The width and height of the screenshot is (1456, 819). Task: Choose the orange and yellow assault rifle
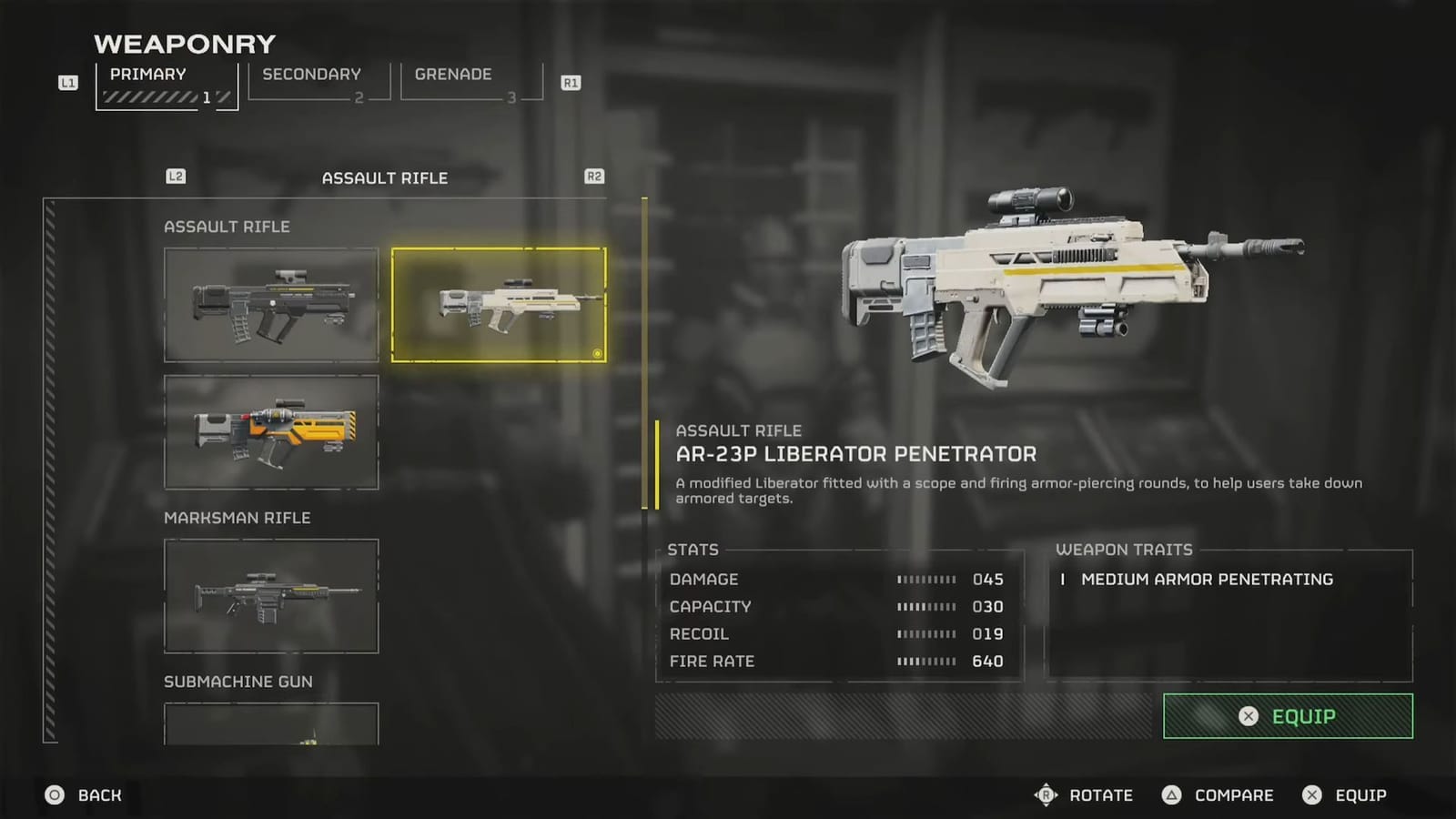tap(271, 432)
